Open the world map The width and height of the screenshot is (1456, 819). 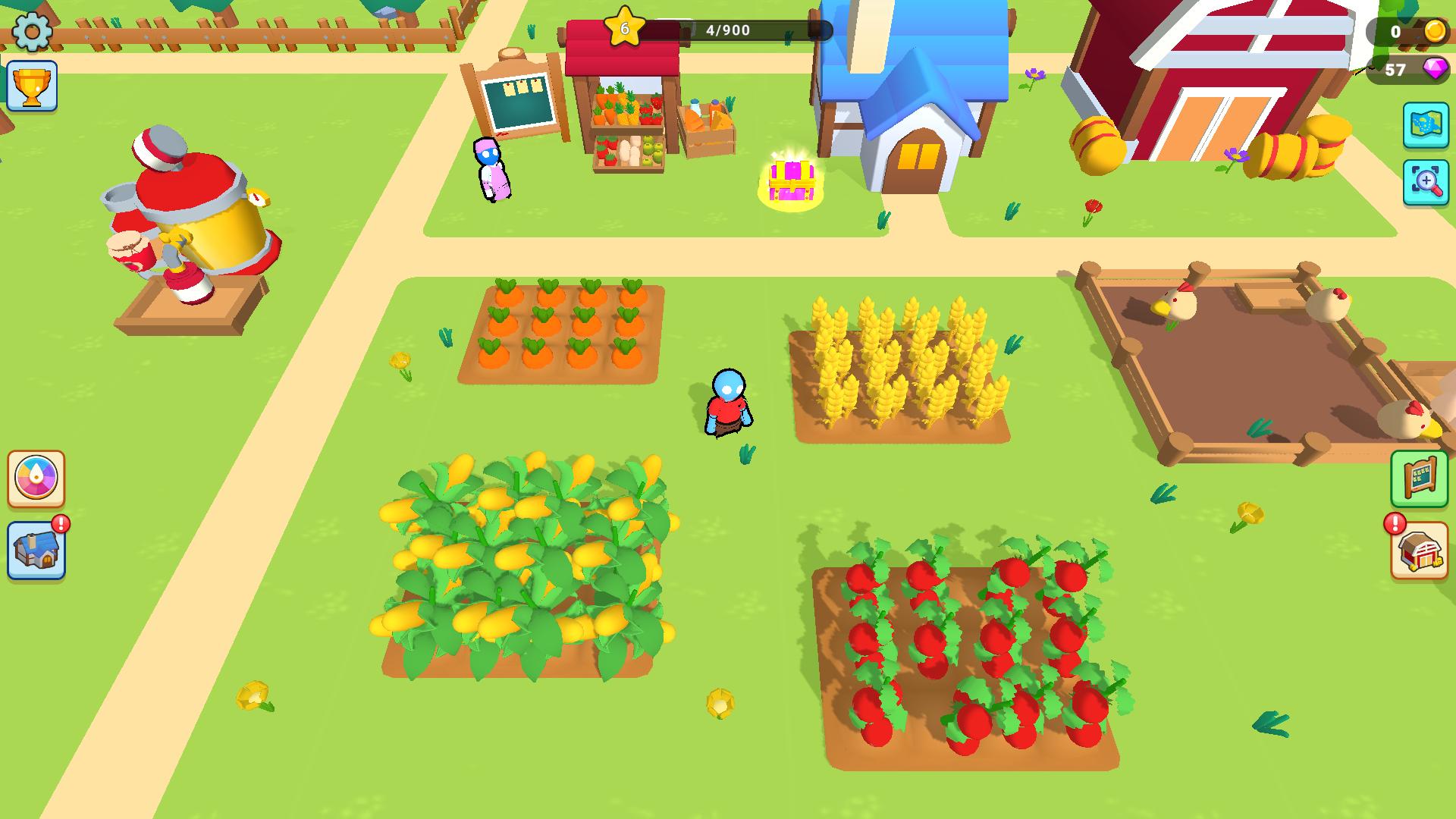1424,124
